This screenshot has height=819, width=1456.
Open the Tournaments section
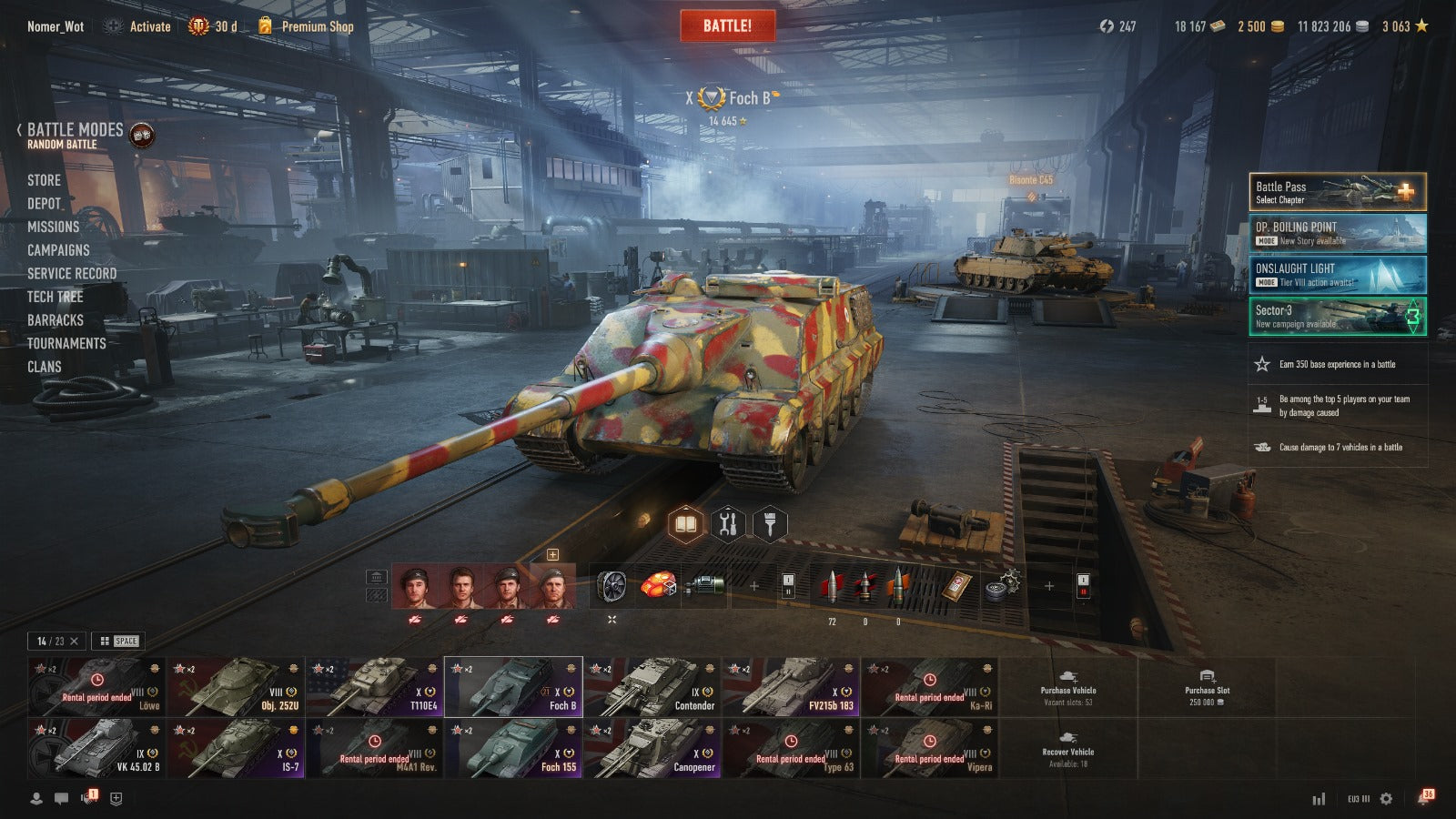pos(66,343)
